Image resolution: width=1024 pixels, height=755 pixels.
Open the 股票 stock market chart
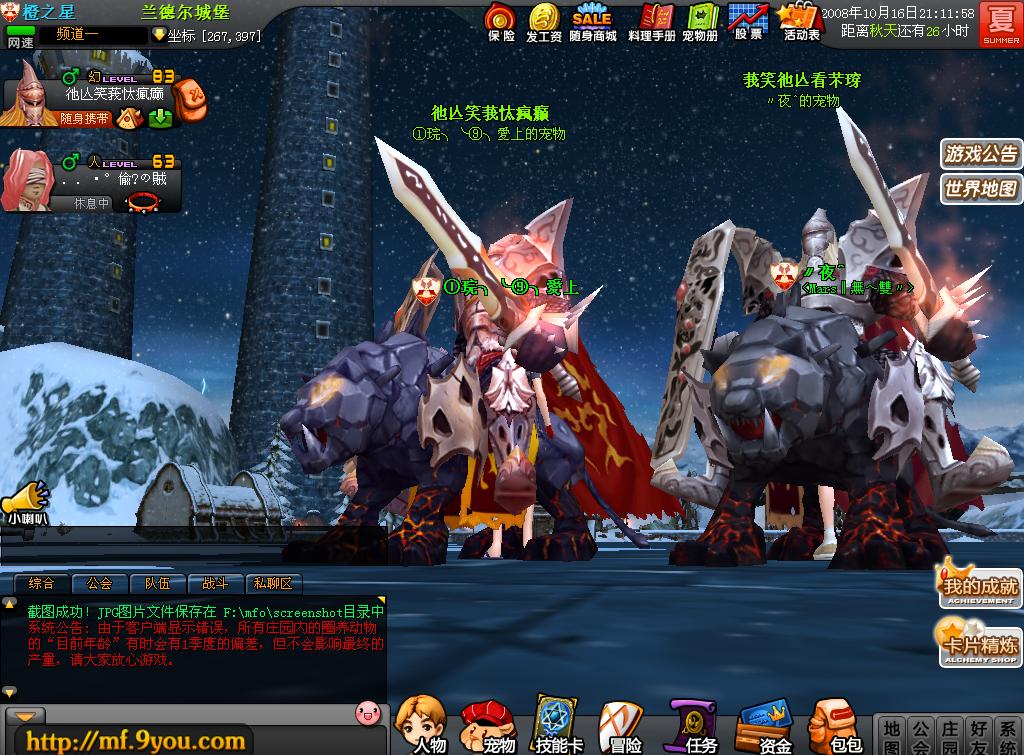[x=748, y=20]
